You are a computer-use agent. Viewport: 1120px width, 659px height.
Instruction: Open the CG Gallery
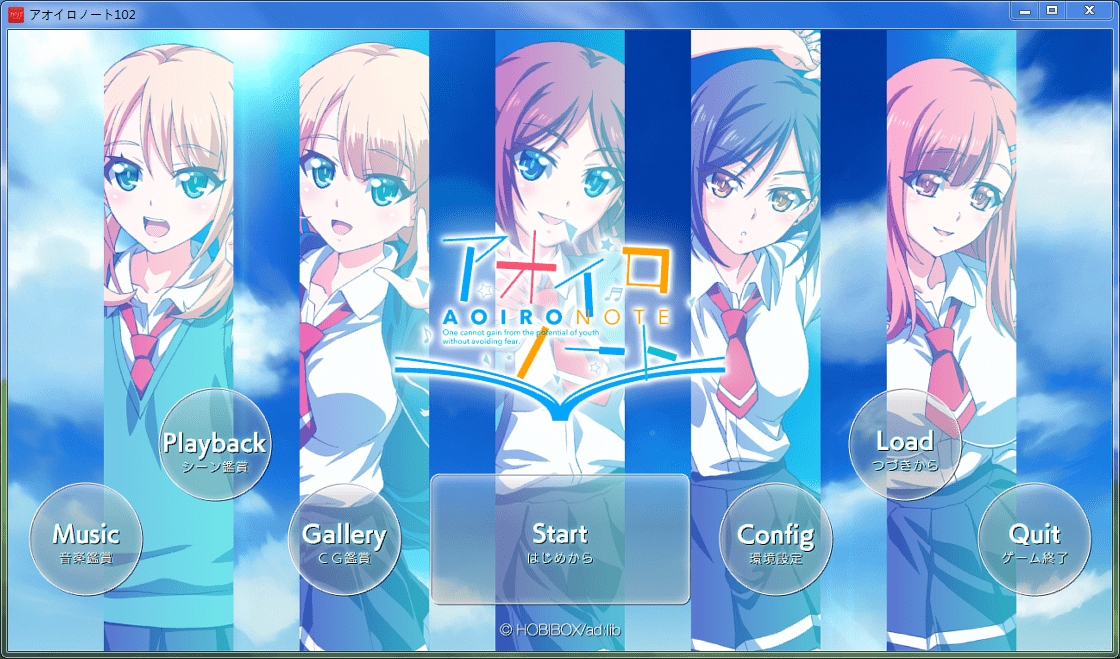pos(344,540)
